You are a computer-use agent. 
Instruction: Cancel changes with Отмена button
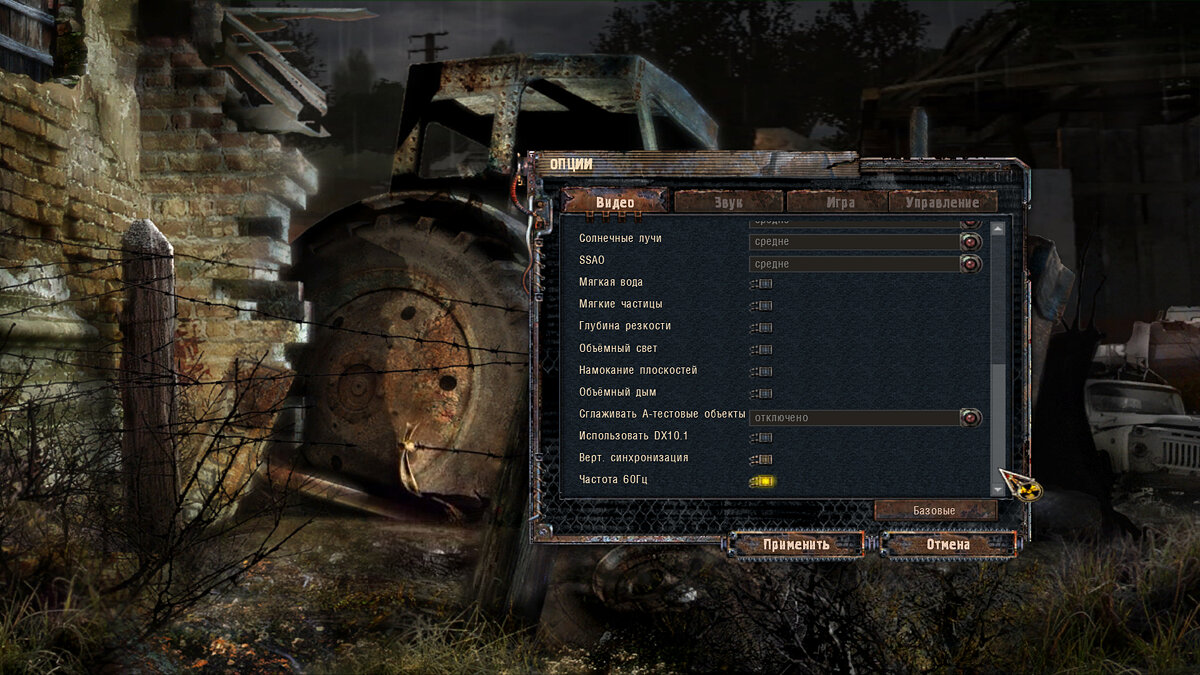pyautogui.click(x=948, y=544)
